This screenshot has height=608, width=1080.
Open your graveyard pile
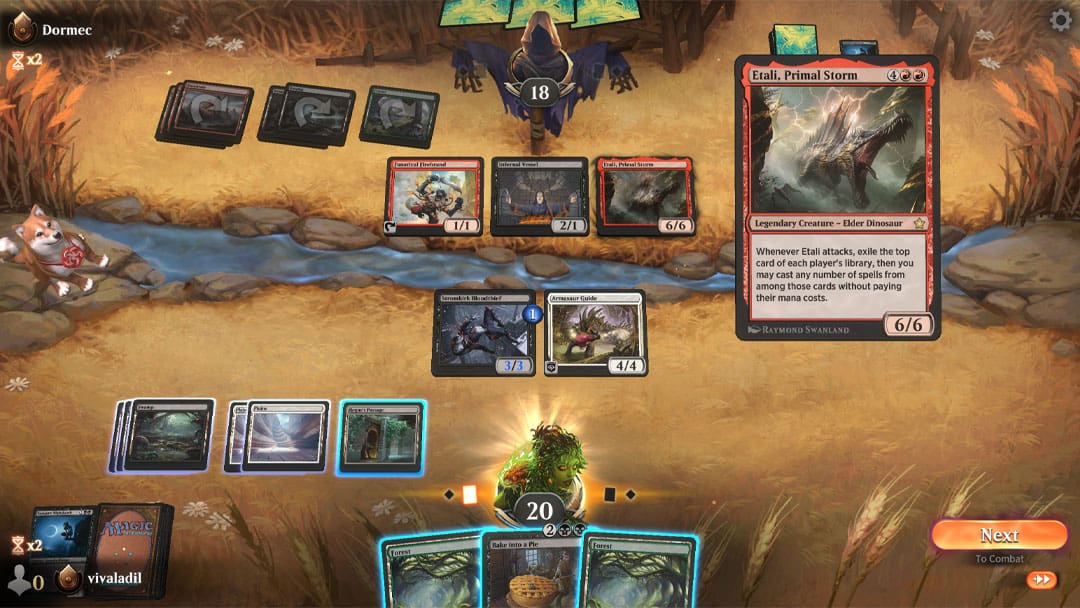[x=62, y=540]
